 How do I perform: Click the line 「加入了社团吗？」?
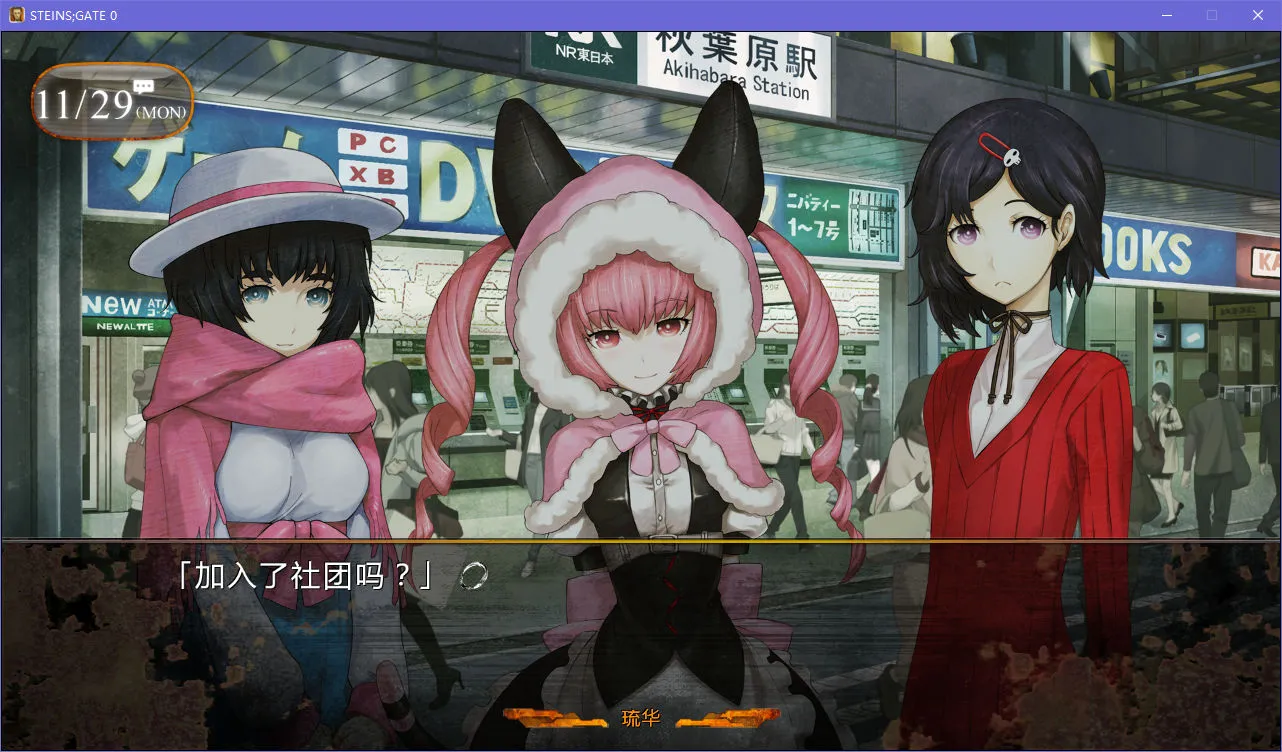(300, 577)
